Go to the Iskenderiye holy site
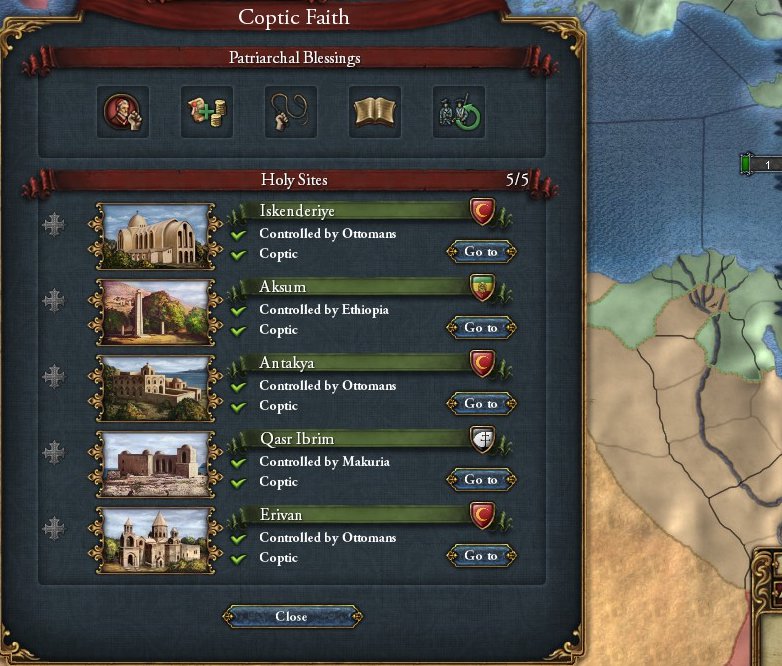The height and width of the screenshot is (666, 782). tap(481, 252)
